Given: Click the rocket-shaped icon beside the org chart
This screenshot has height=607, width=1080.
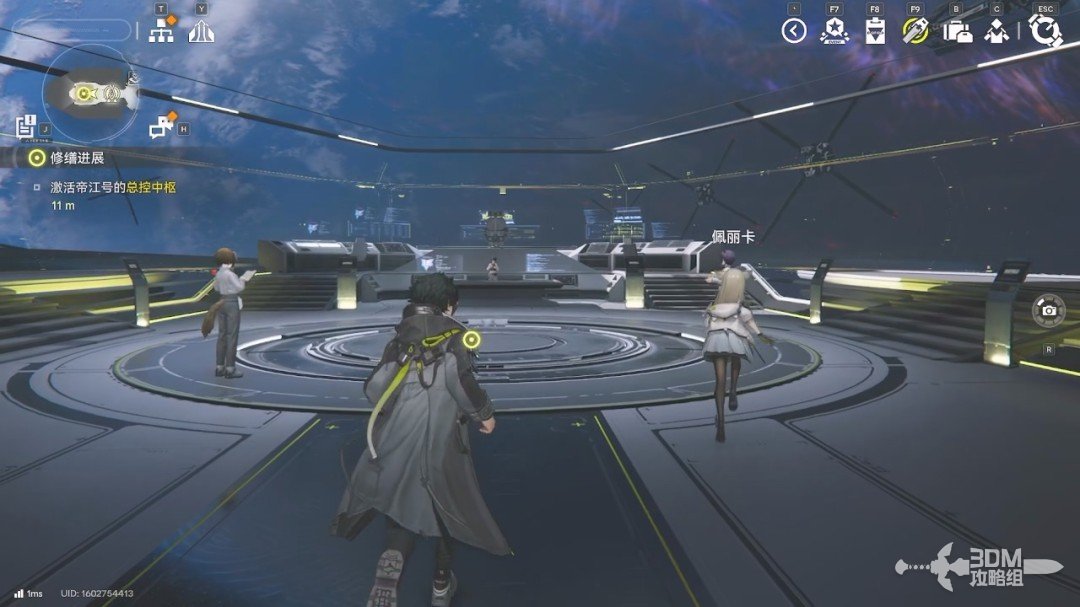Looking at the screenshot, I should pos(202,31).
